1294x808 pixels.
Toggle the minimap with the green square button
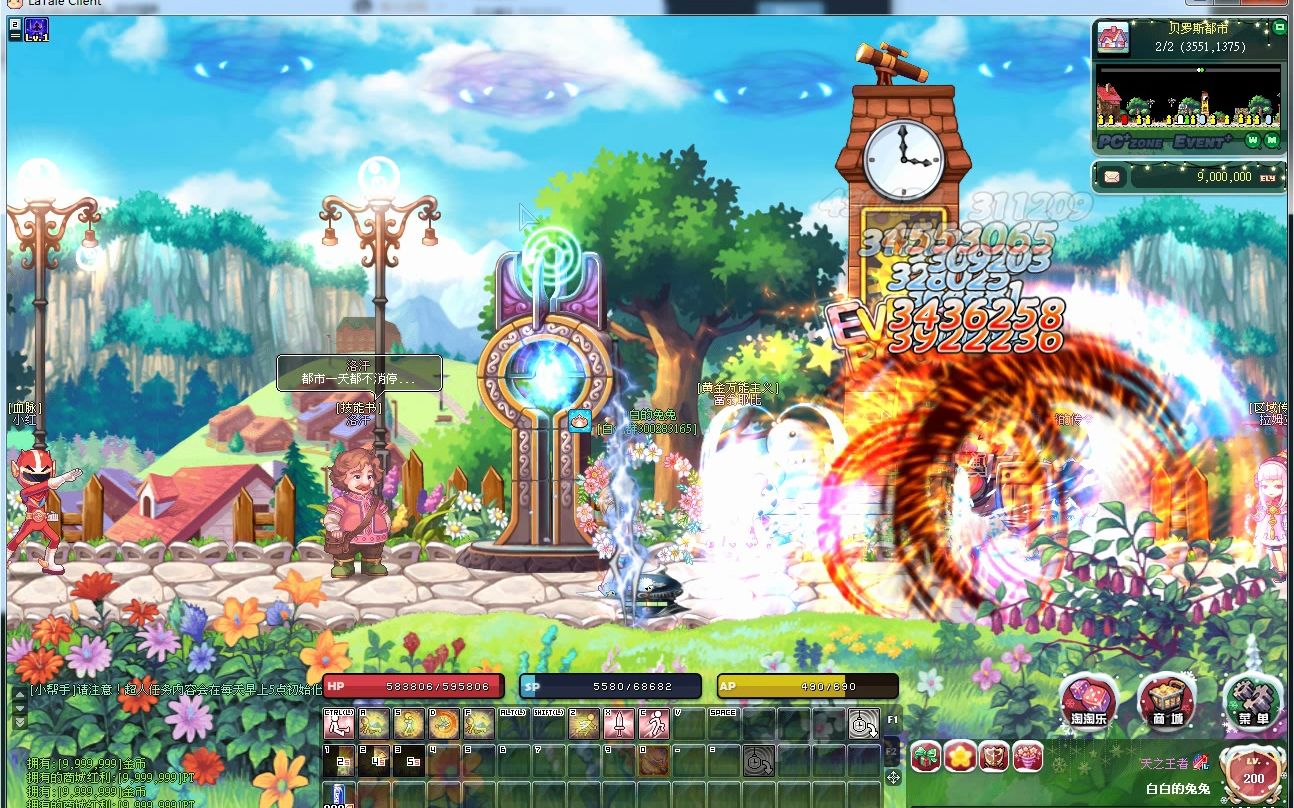pyautogui.click(x=1279, y=28)
